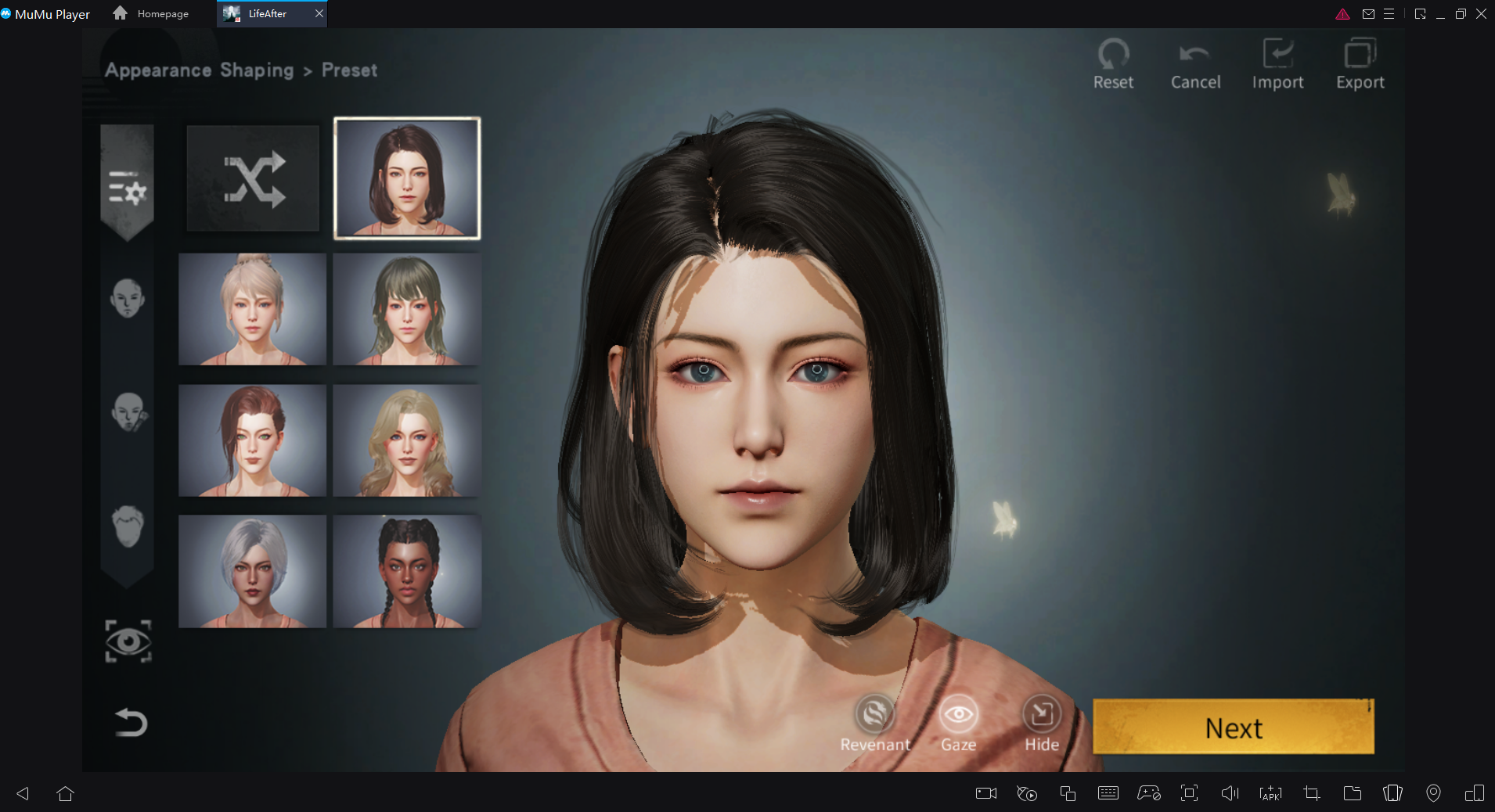Select the black bob hair preset
This screenshot has height=812, width=1495.
[407, 179]
